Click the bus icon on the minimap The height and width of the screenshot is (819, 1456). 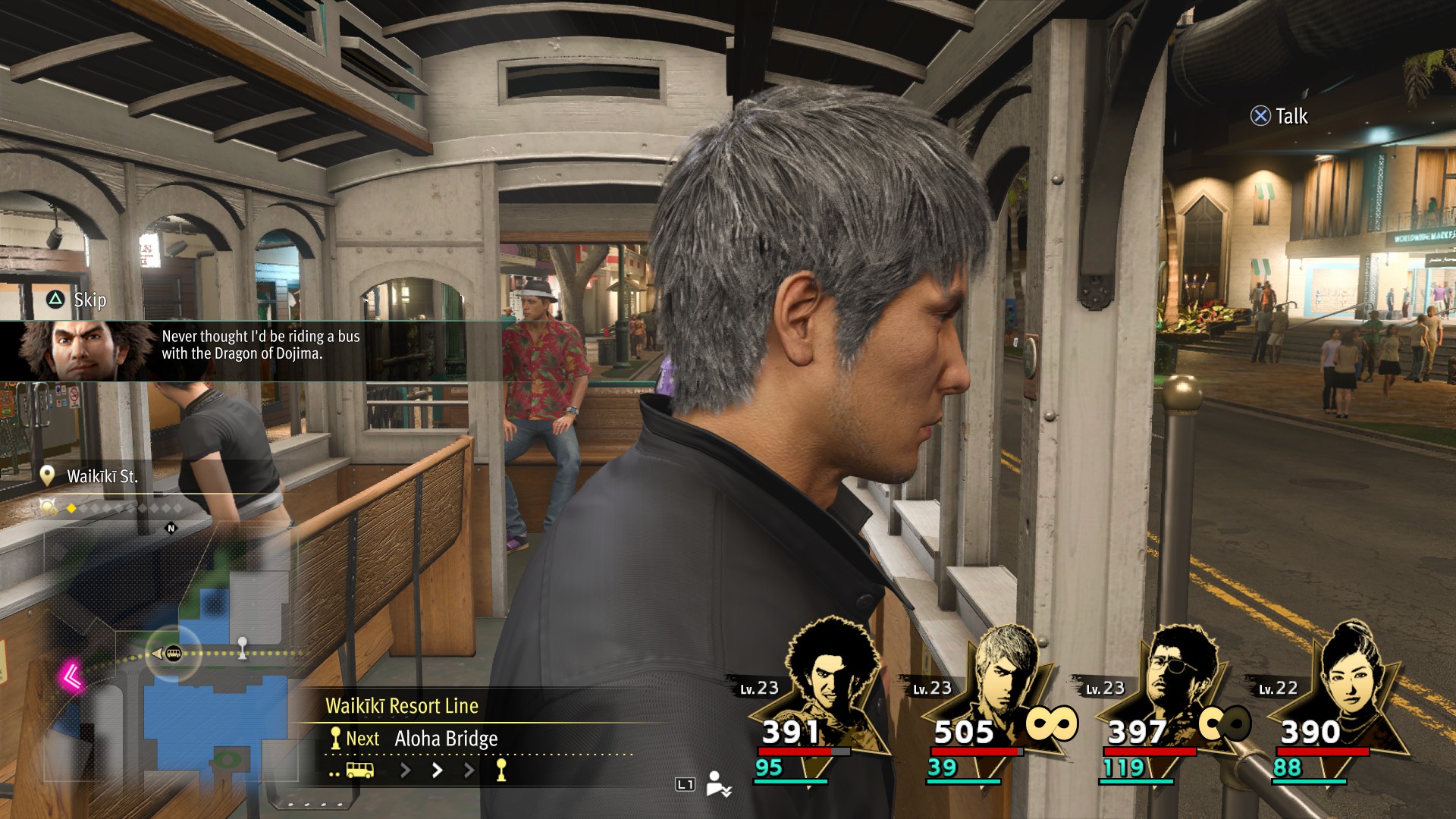[174, 654]
